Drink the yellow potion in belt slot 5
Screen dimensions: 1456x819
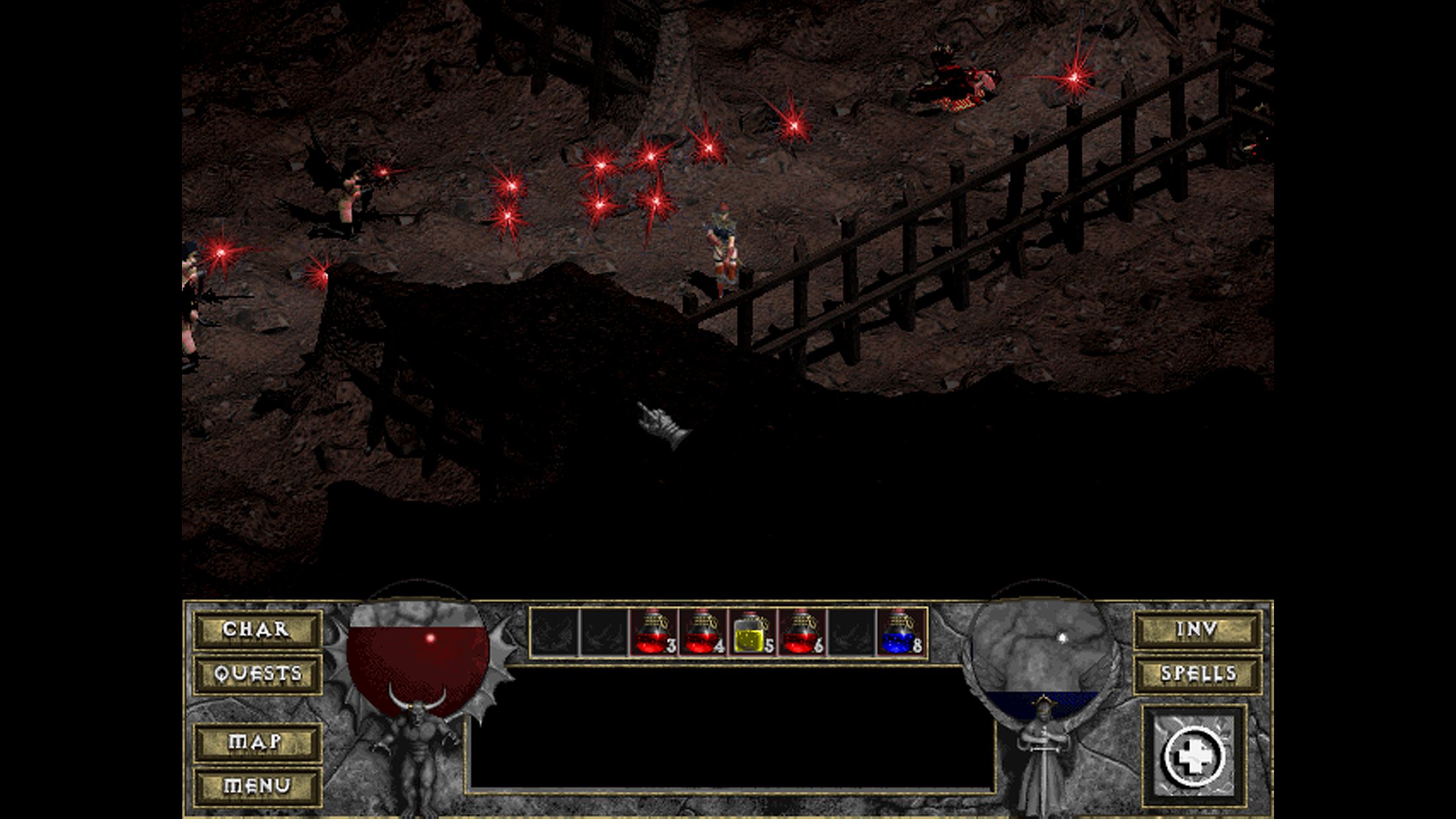point(752,632)
